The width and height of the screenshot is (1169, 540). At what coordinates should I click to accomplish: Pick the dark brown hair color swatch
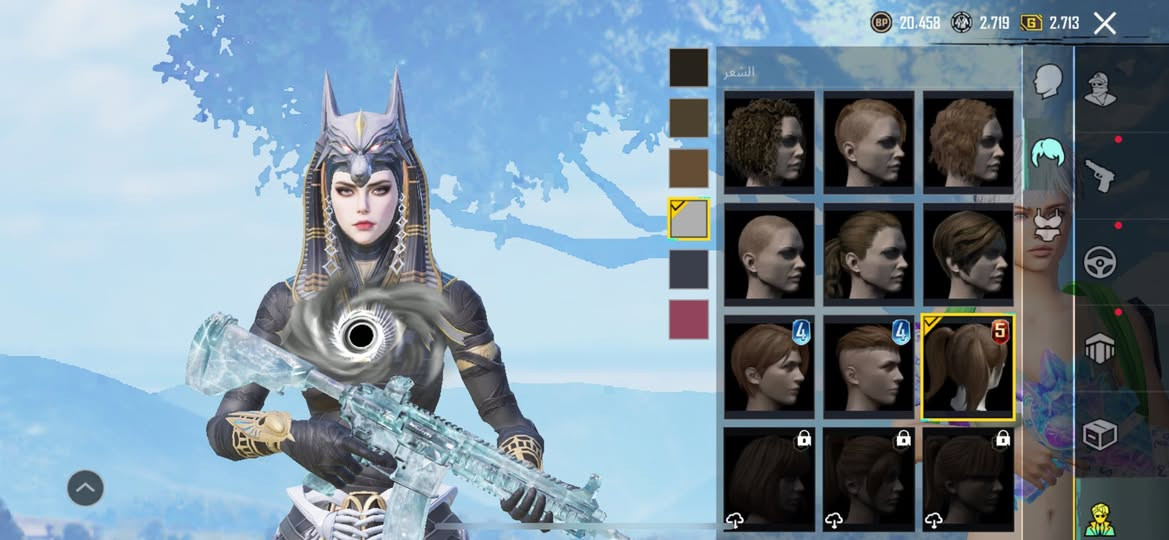coord(688,118)
